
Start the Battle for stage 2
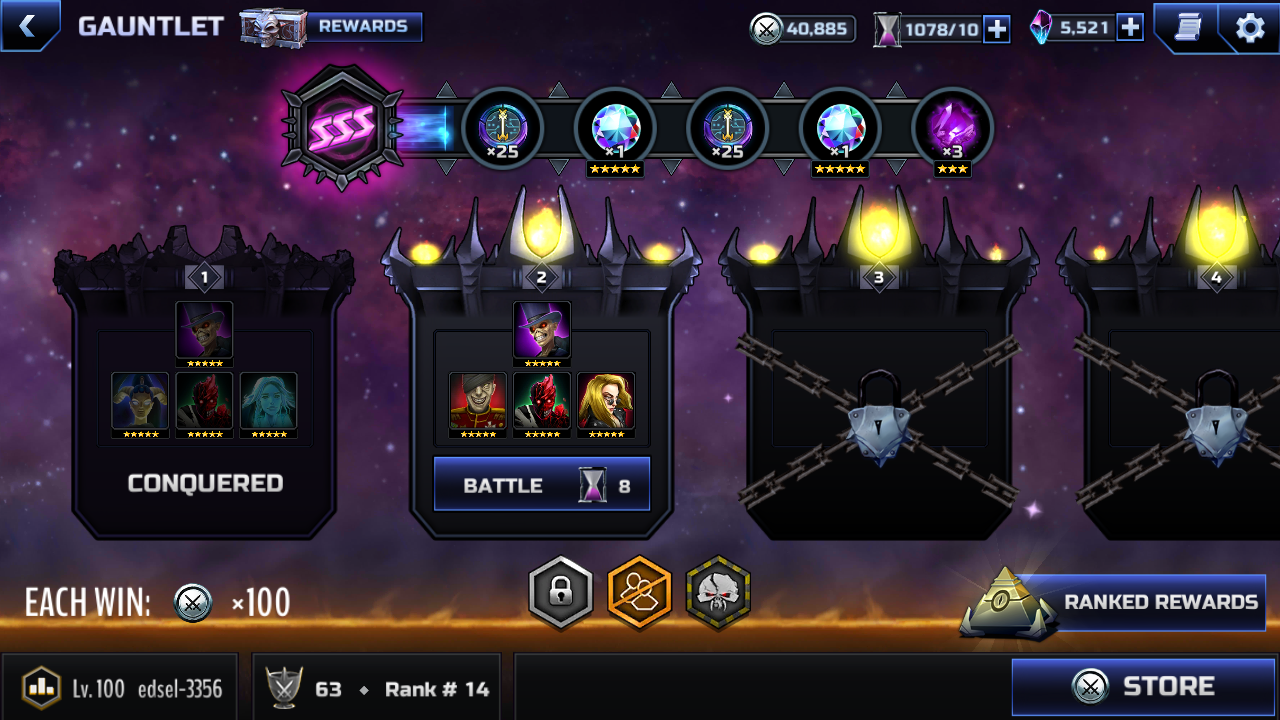point(541,485)
